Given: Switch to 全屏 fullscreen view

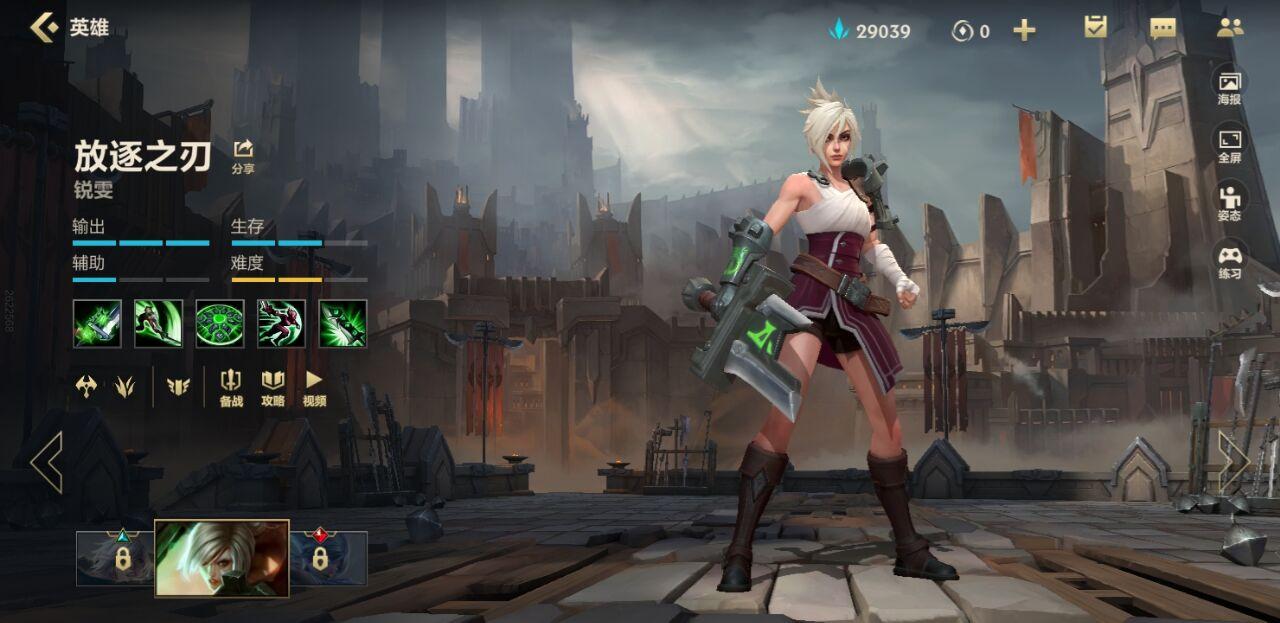Looking at the screenshot, I should tap(1229, 145).
